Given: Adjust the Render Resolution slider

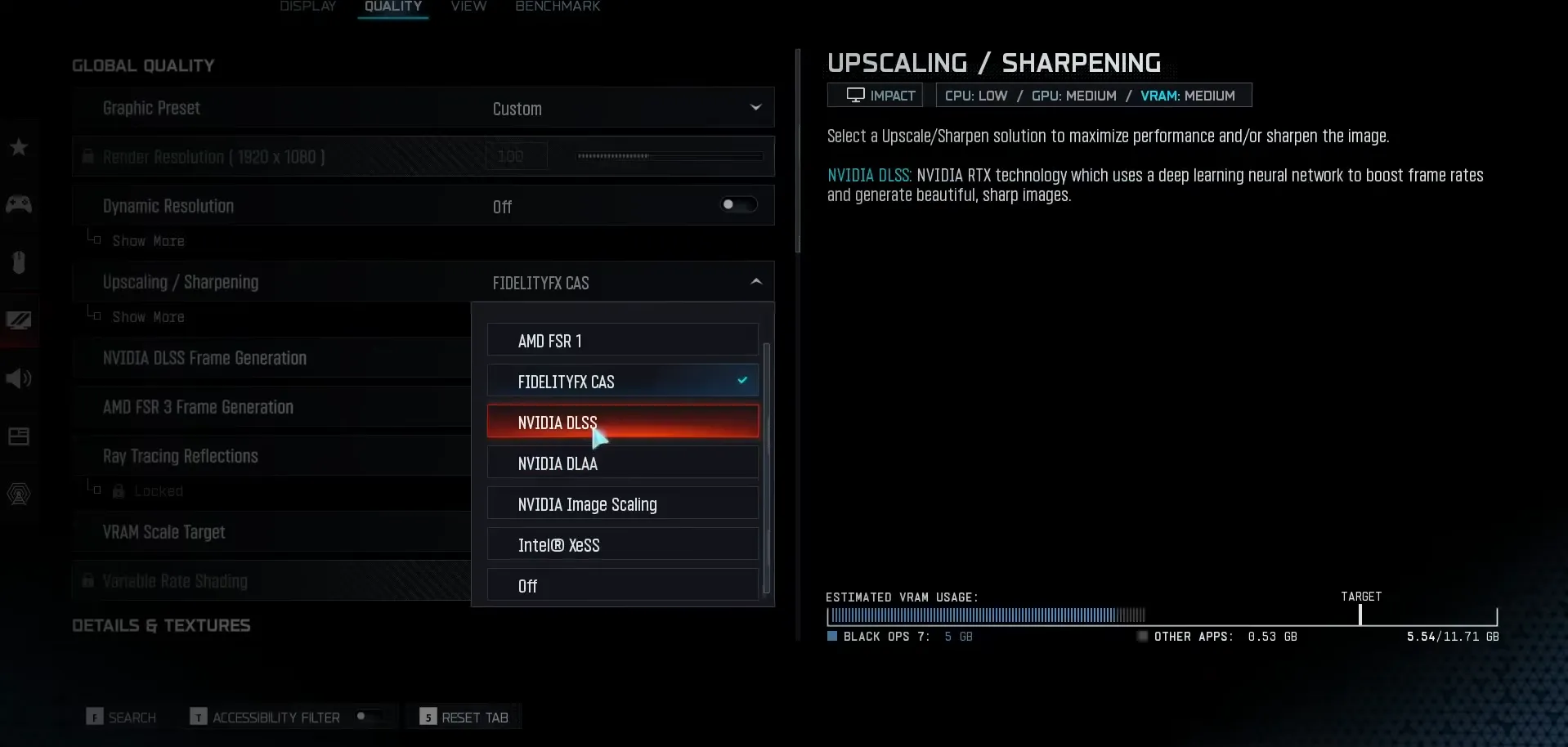Looking at the screenshot, I should click(668, 155).
